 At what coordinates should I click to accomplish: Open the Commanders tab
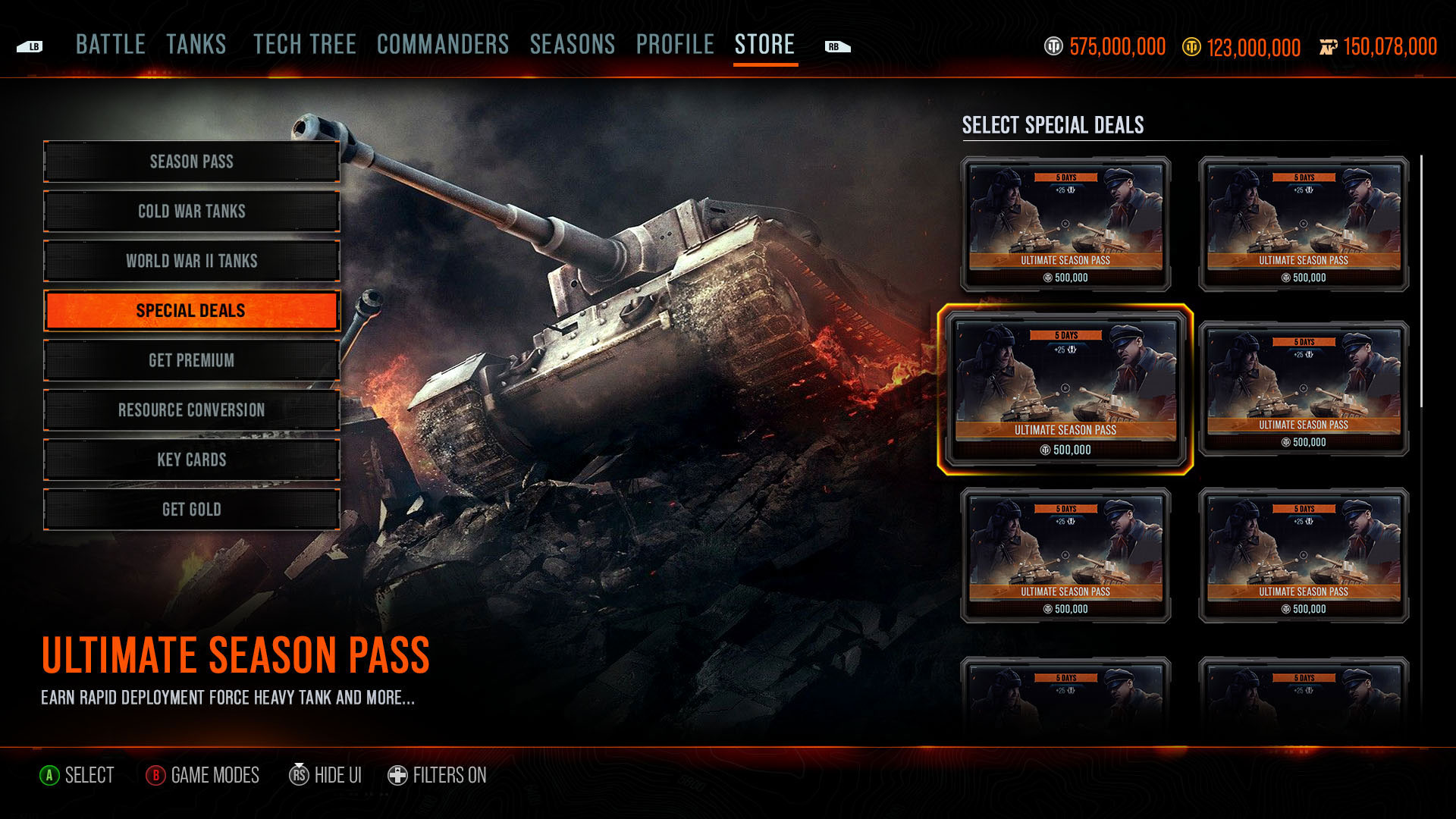443,45
